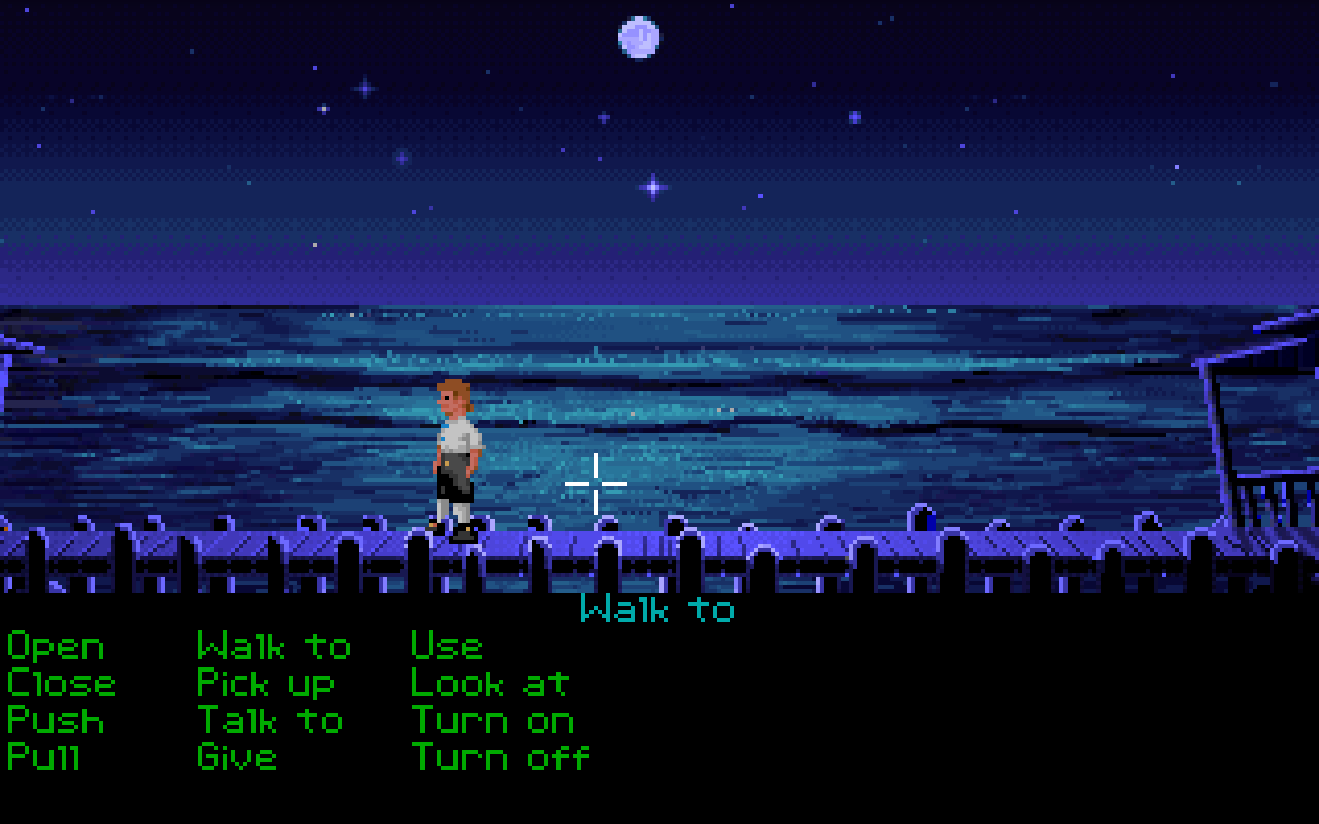This screenshot has width=1319, height=824.
Task: Select the Turn on action
Action: click(x=491, y=720)
